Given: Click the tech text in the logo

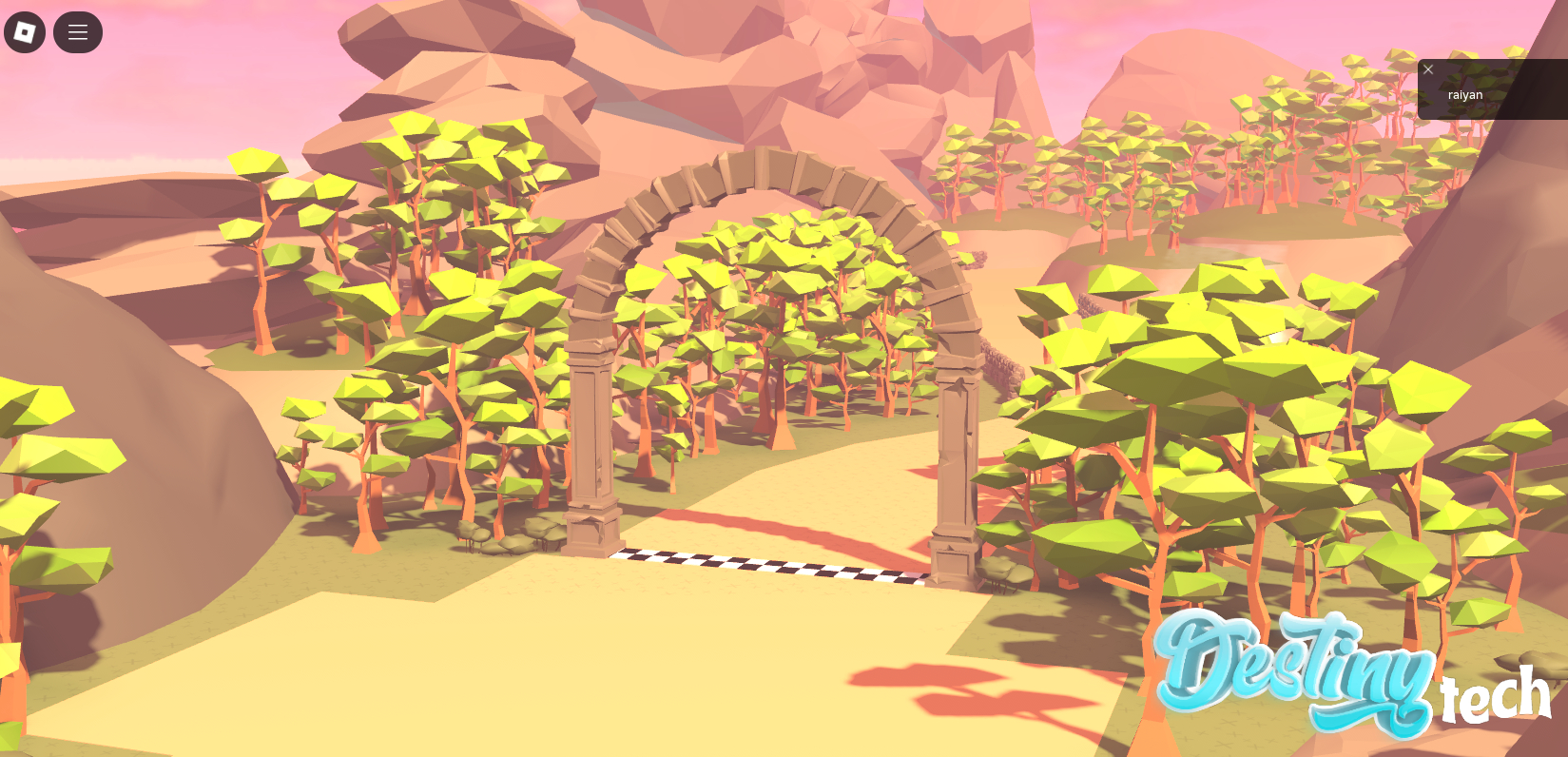Looking at the screenshot, I should (x=1495, y=697).
